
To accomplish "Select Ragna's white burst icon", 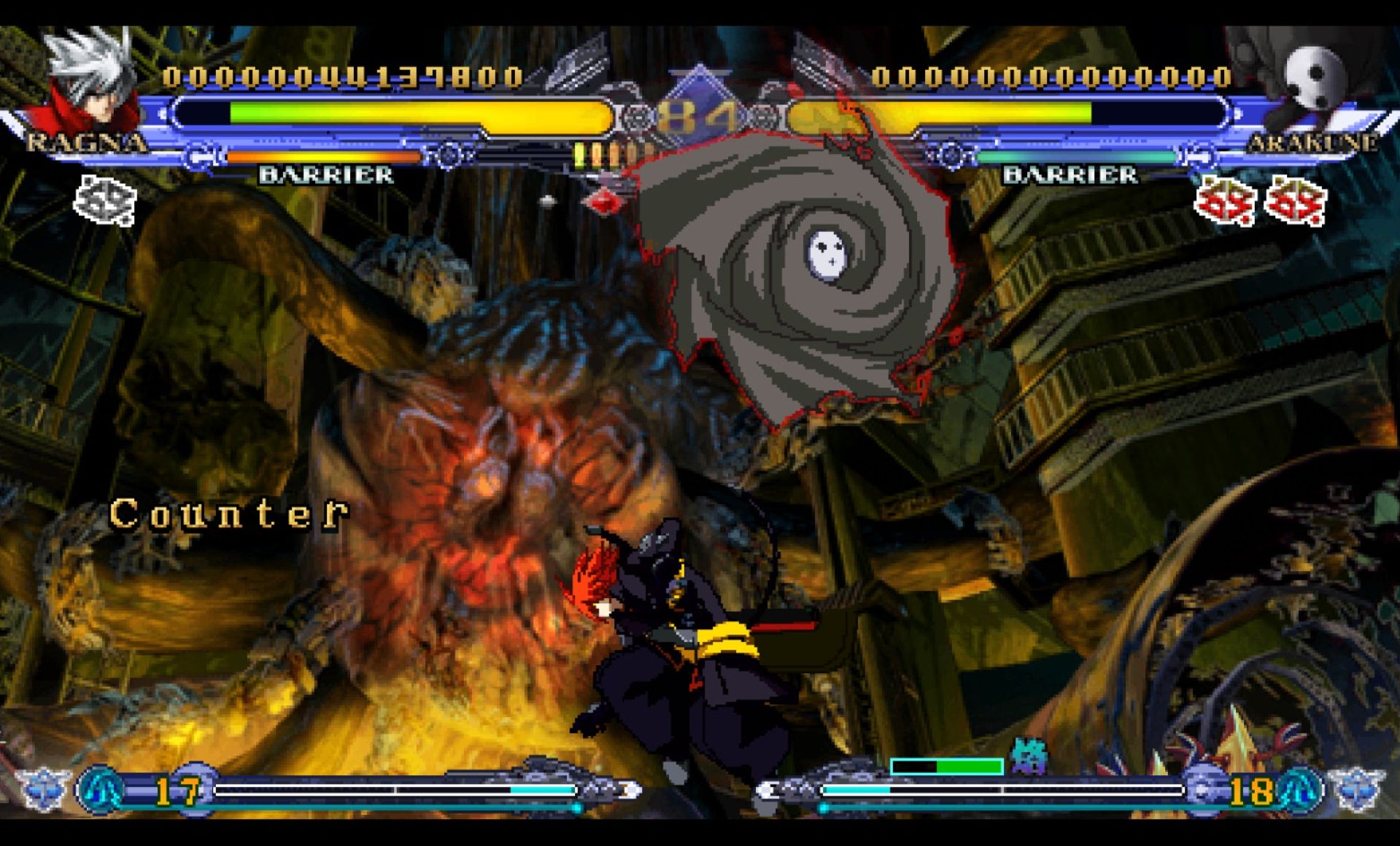I will (x=105, y=200).
